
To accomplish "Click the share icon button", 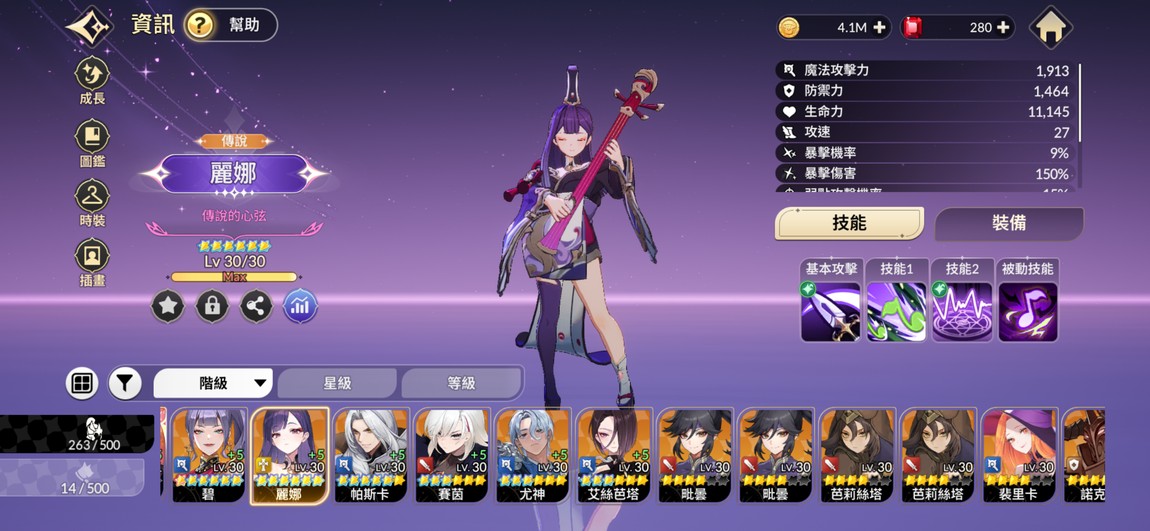I will (x=256, y=306).
